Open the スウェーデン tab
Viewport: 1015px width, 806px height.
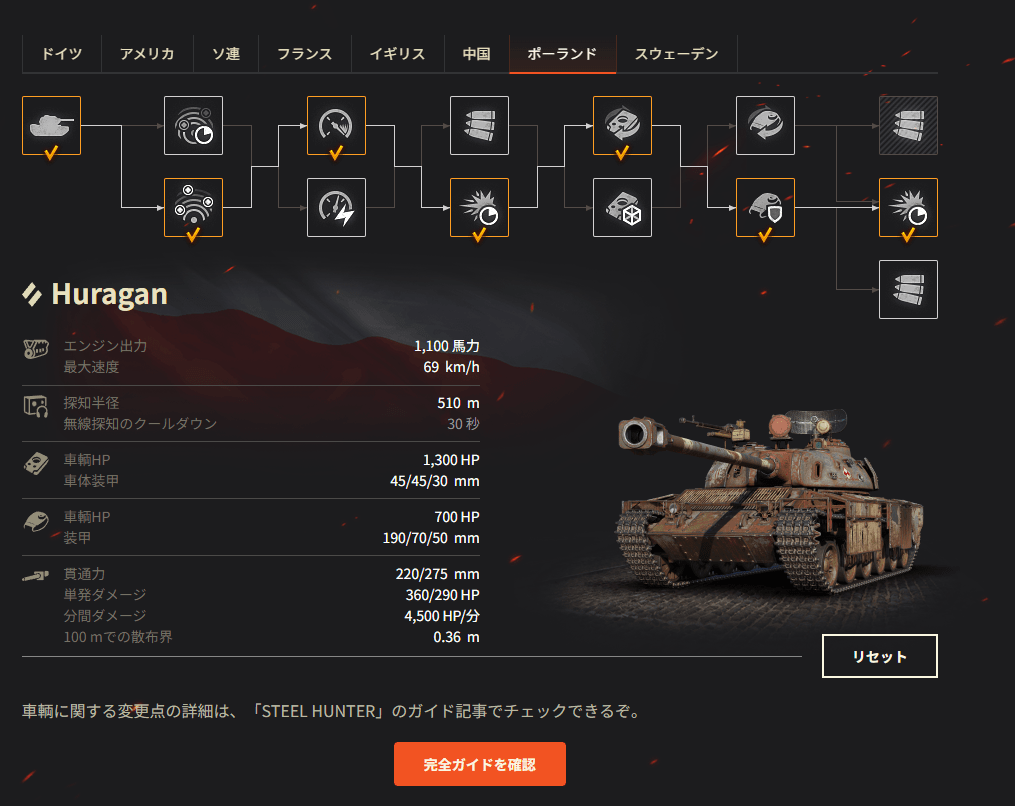pos(677,54)
